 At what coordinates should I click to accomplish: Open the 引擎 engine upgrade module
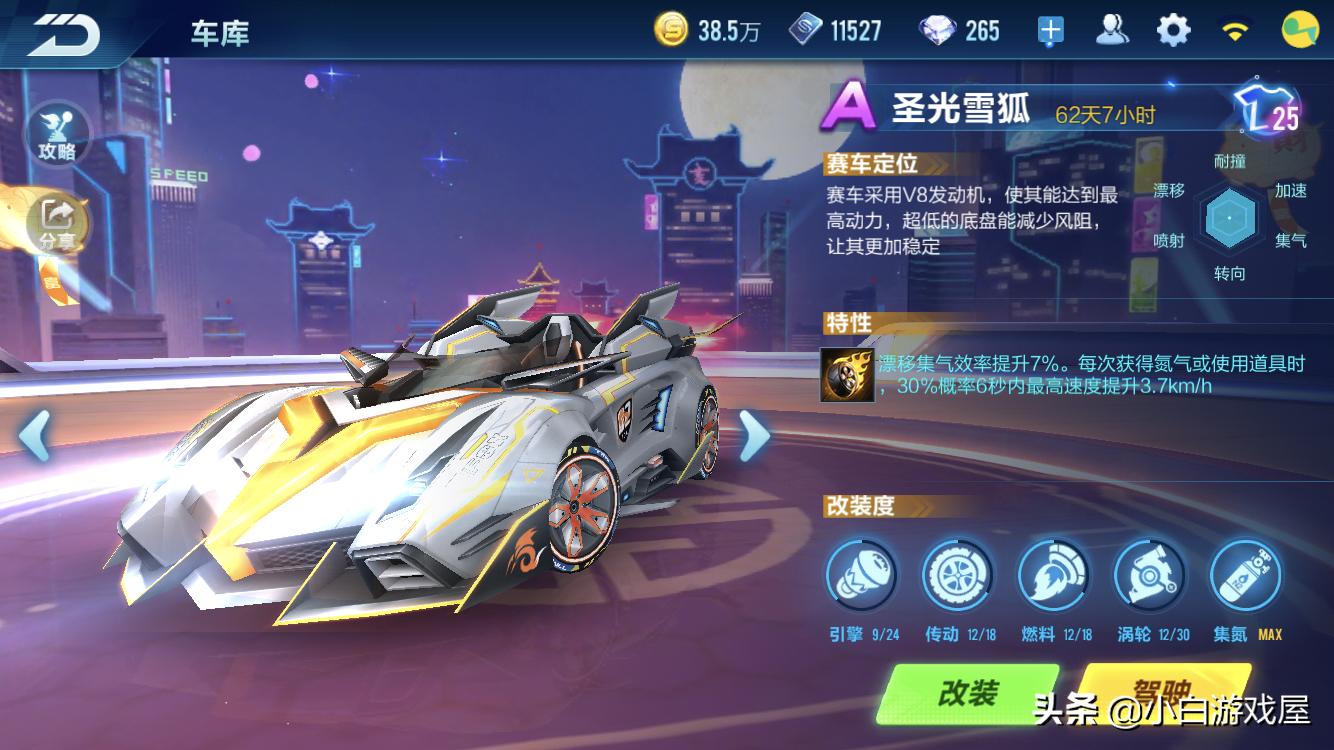click(x=862, y=575)
